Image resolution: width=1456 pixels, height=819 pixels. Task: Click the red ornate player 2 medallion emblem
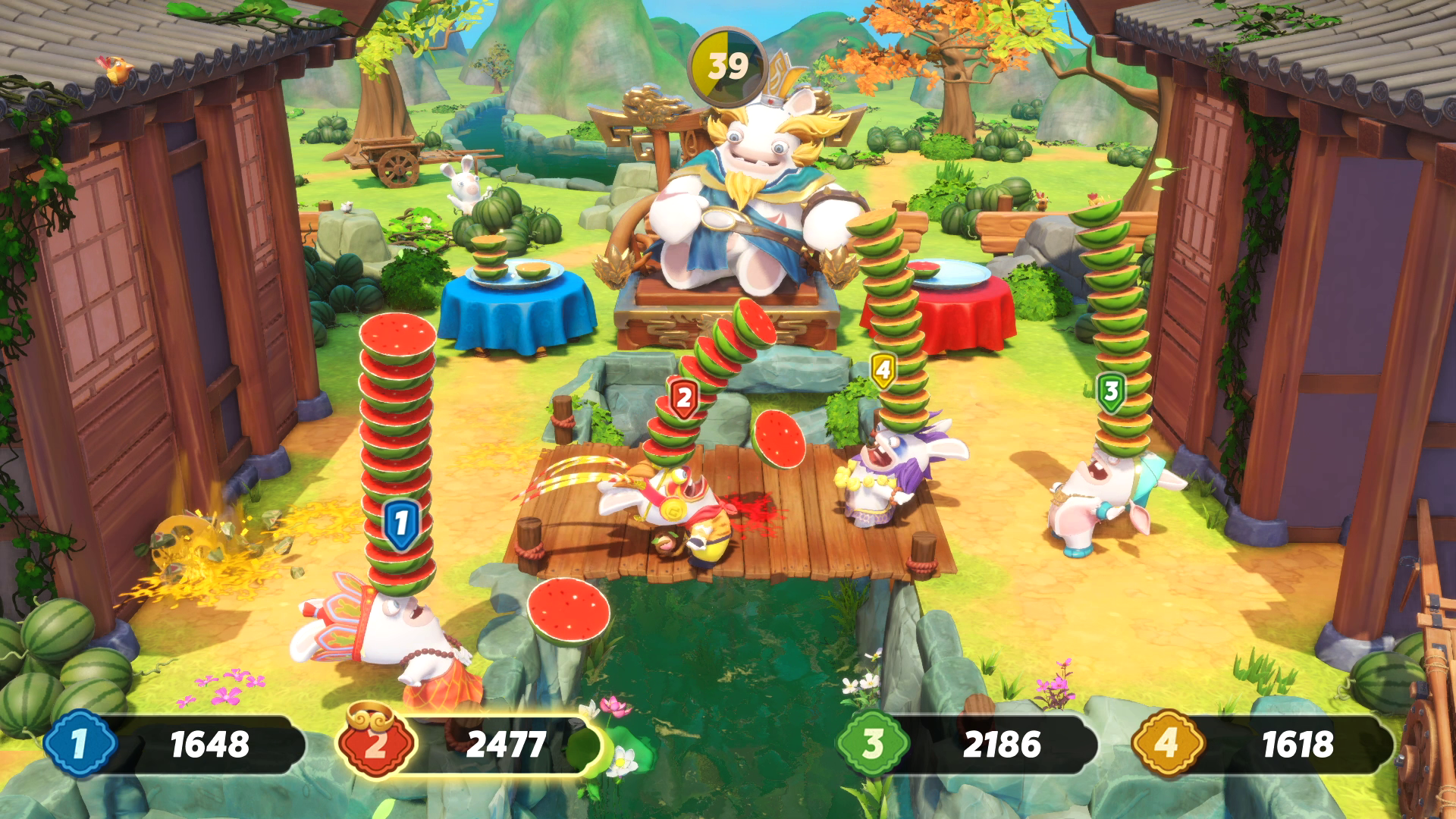pyautogui.click(x=373, y=746)
